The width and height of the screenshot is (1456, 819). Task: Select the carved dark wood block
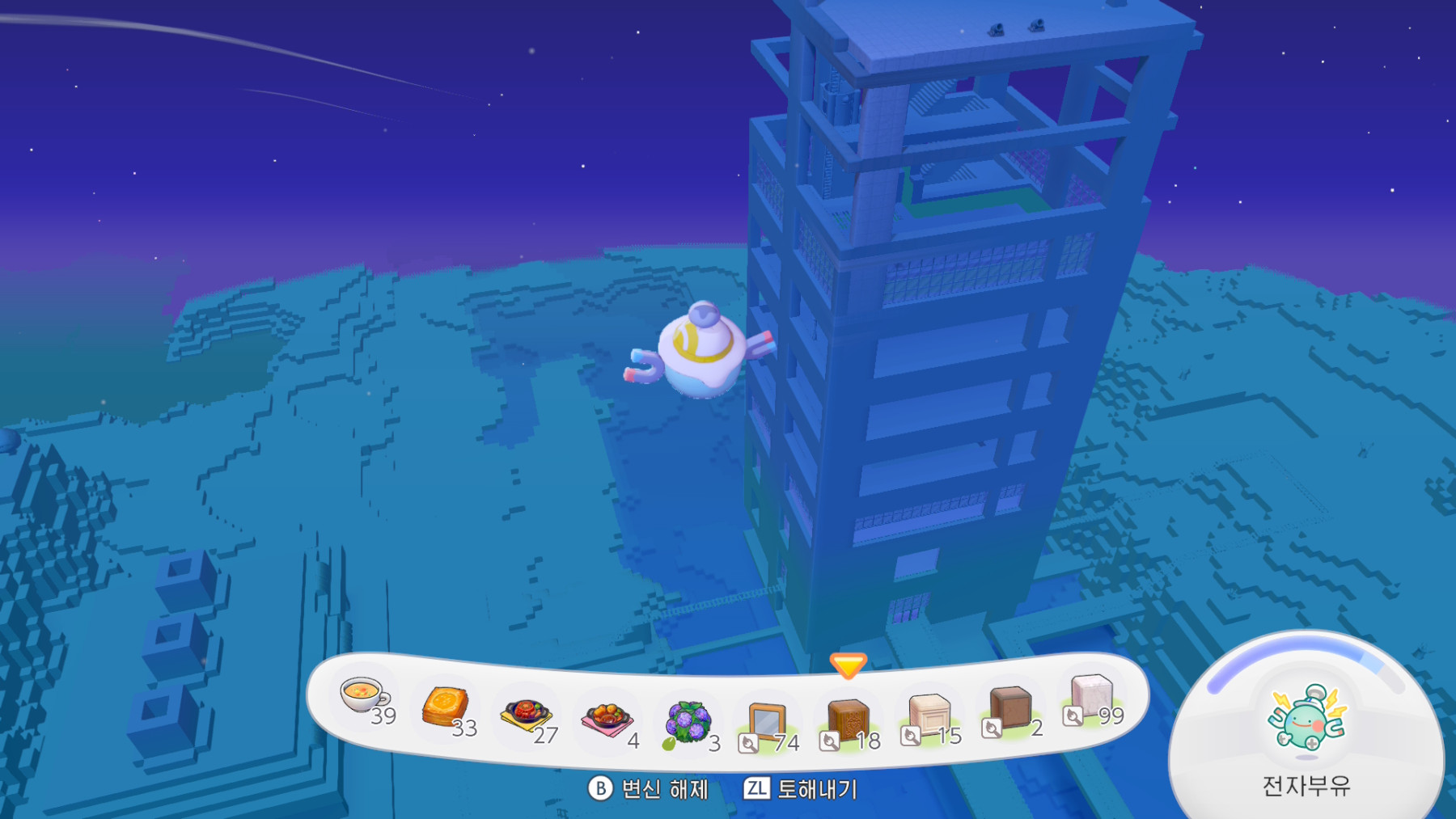(x=848, y=720)
